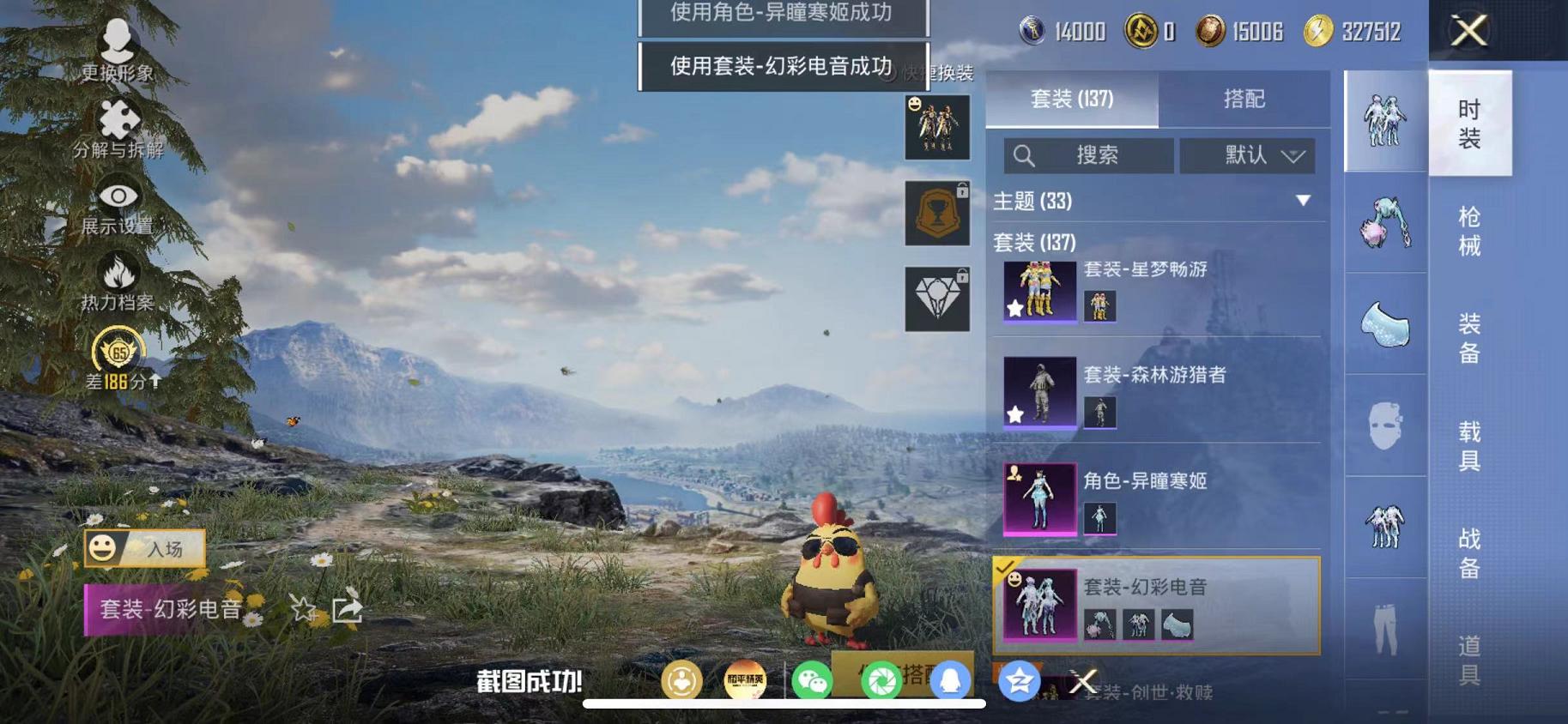Tap the 搜索 search field
Image resolution: width=1568 pixels, height=724 pixels.
(x=1090, y=155)
